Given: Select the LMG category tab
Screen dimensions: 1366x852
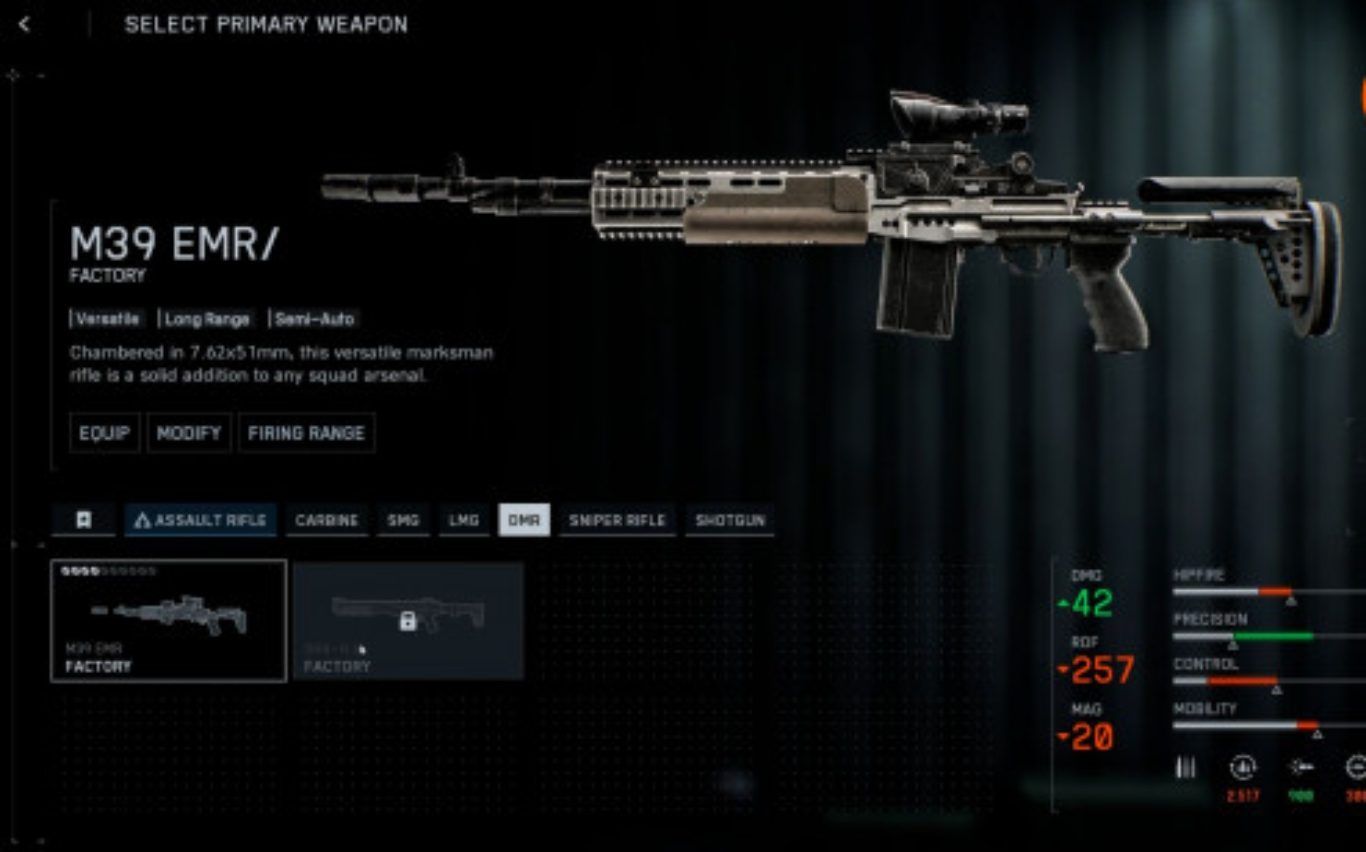Looking at the screenshot, I should tap(464, 520).
